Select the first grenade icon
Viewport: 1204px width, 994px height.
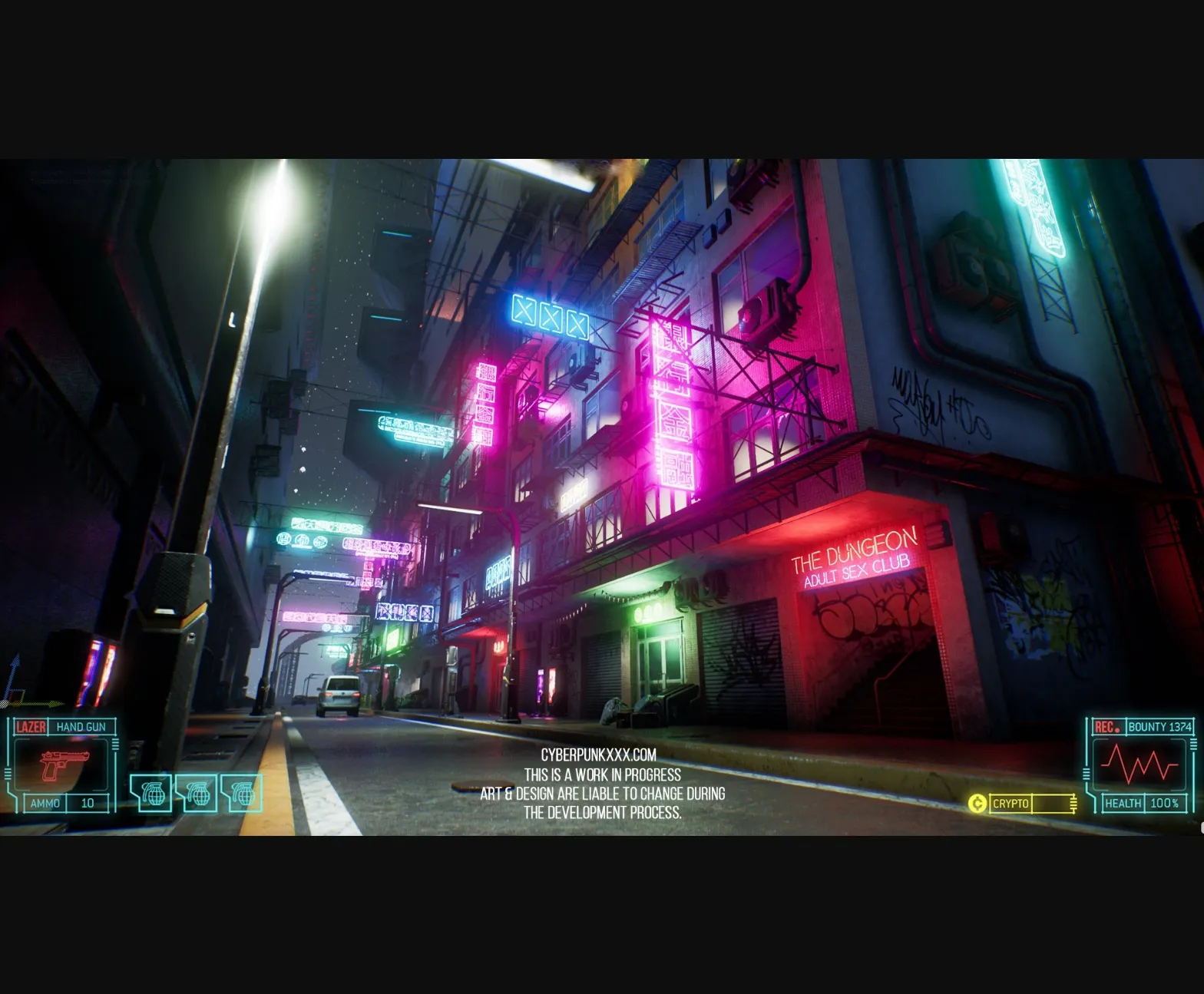coord(155,794)
